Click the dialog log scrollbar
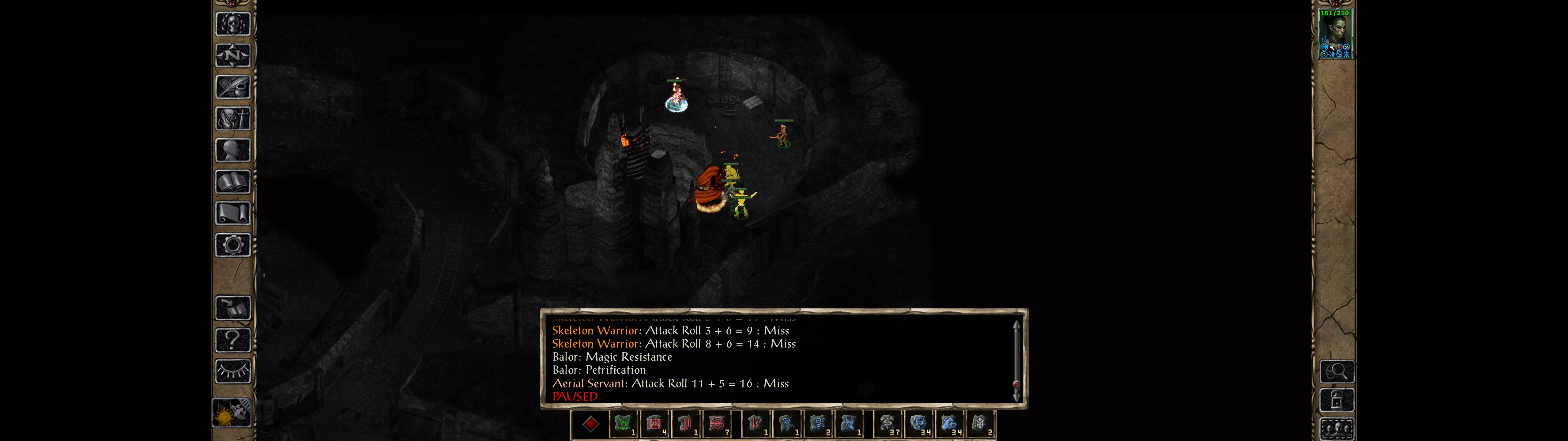 (x=1016, y=359)
